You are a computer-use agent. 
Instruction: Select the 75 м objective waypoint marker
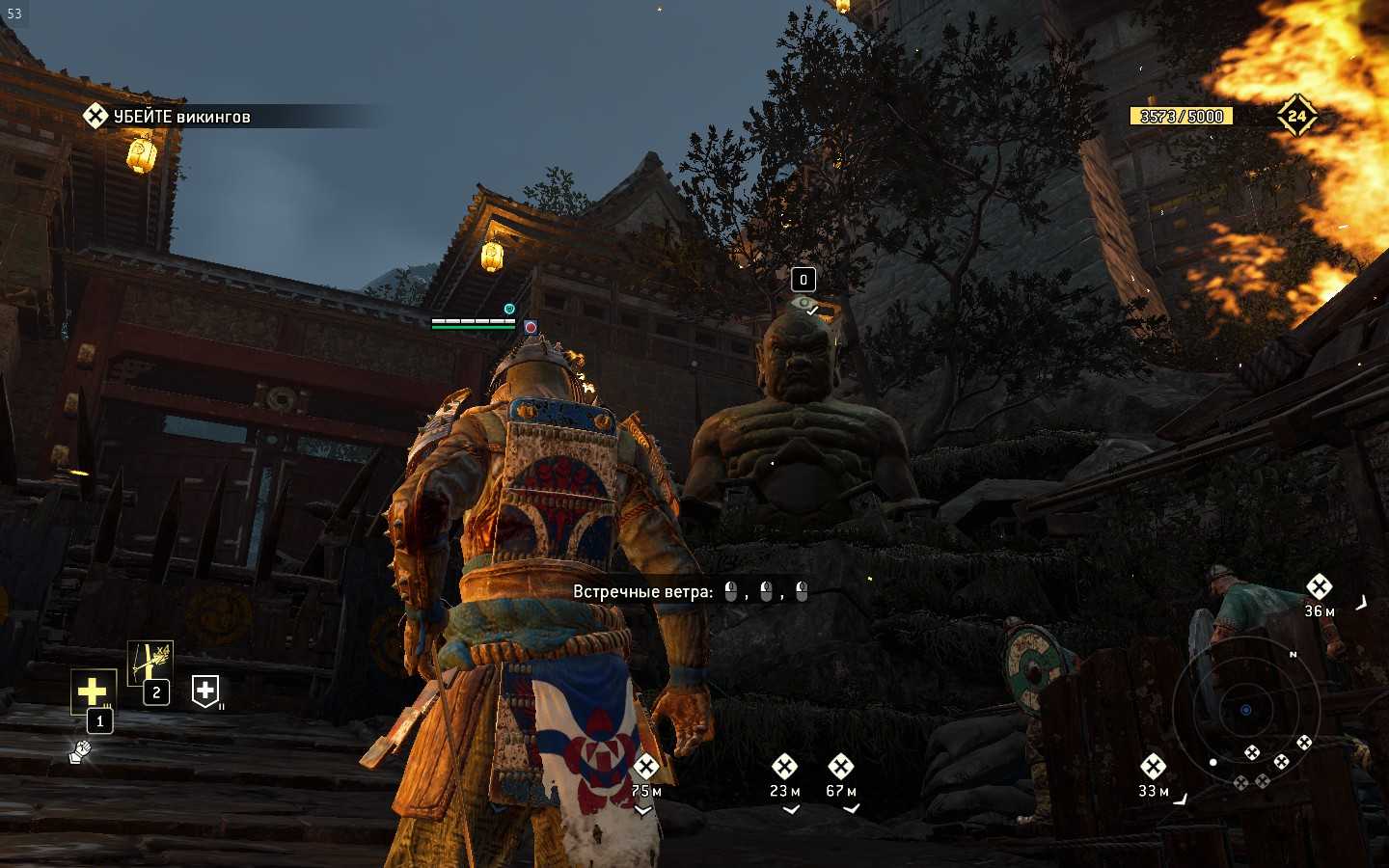pyautogui.click(x=646, y=768)
